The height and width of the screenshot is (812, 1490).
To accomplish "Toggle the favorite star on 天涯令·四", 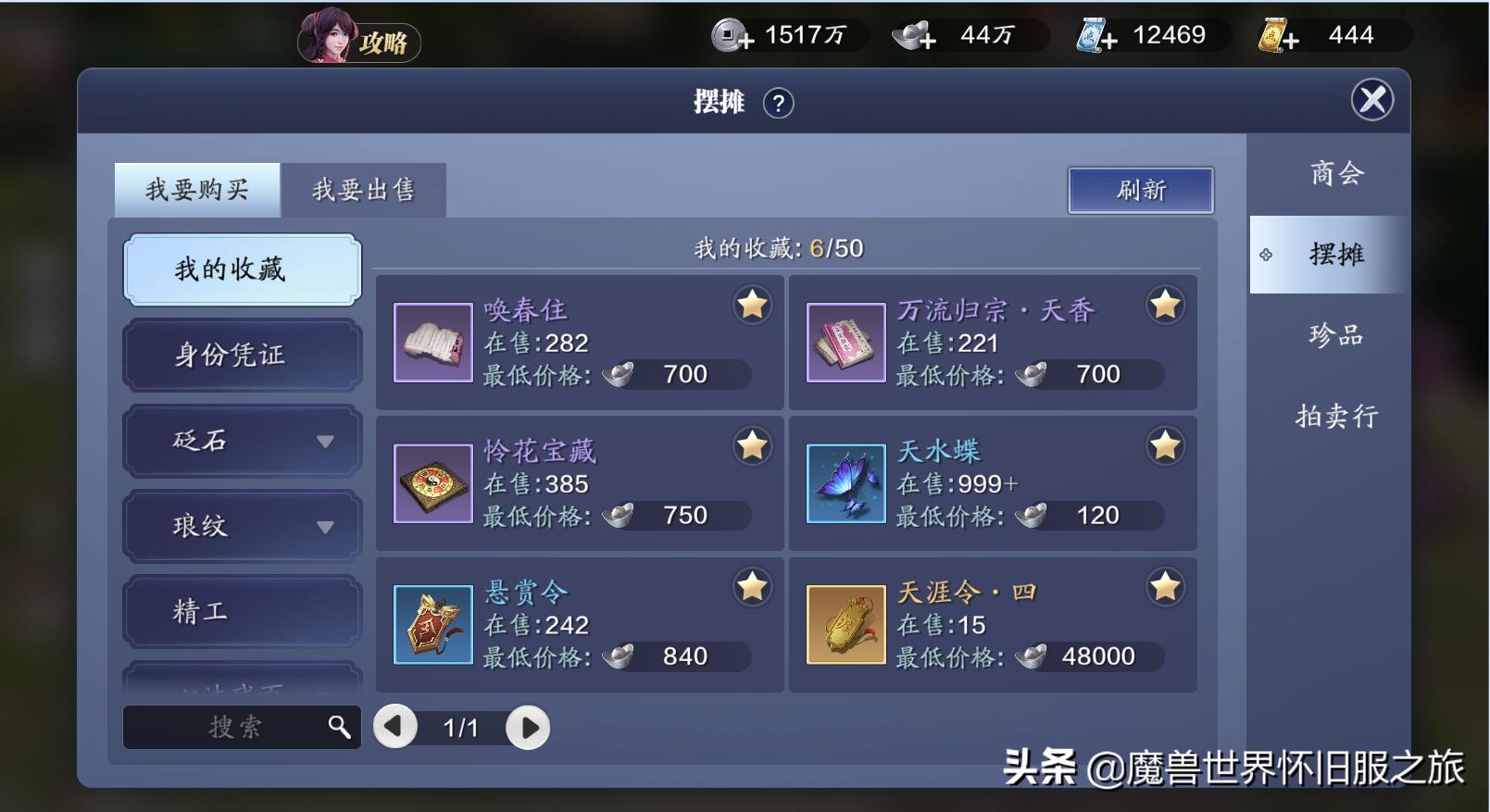I will pos(1165,585).
